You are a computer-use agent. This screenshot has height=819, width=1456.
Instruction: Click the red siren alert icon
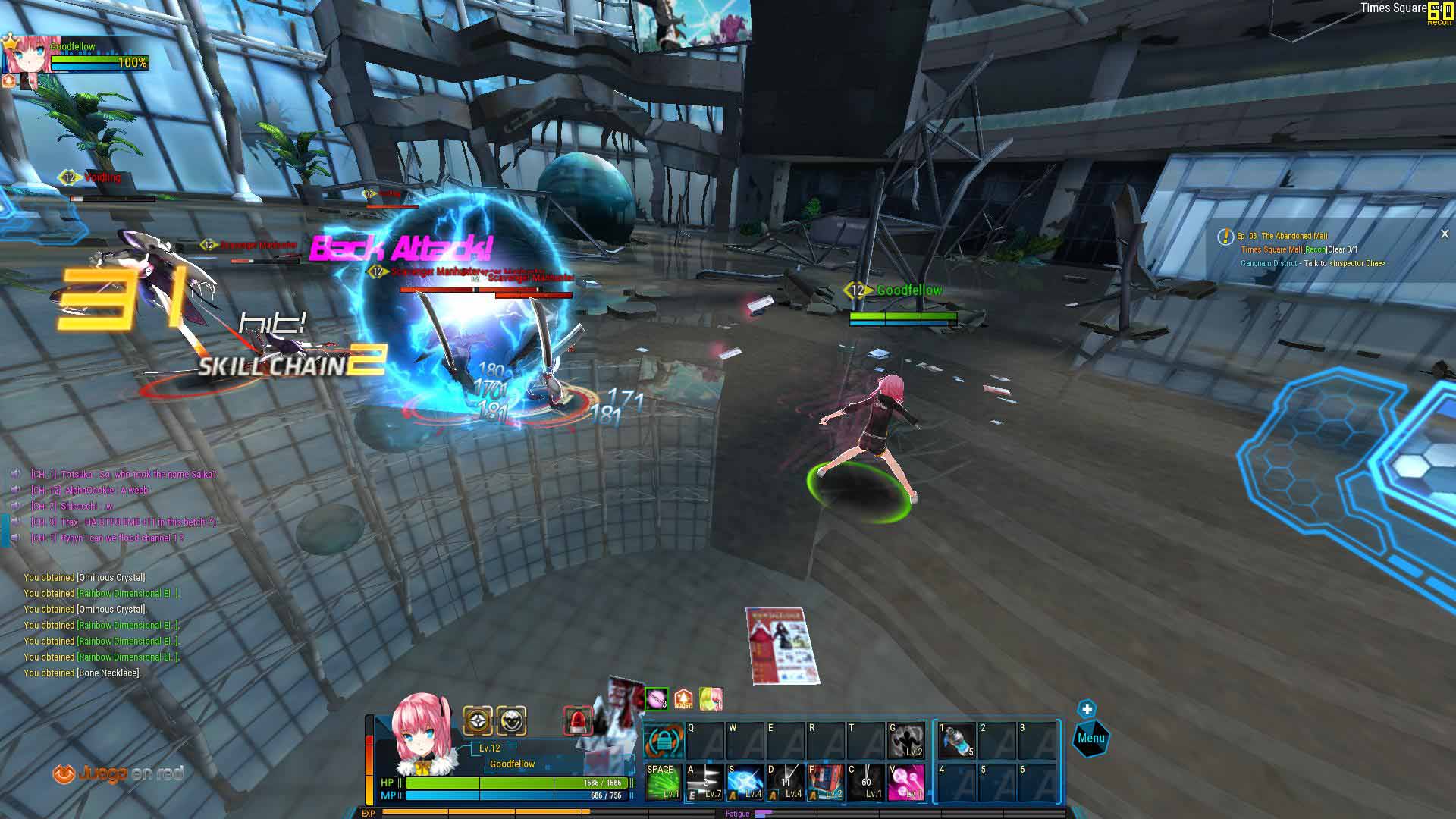pos(578,721)
